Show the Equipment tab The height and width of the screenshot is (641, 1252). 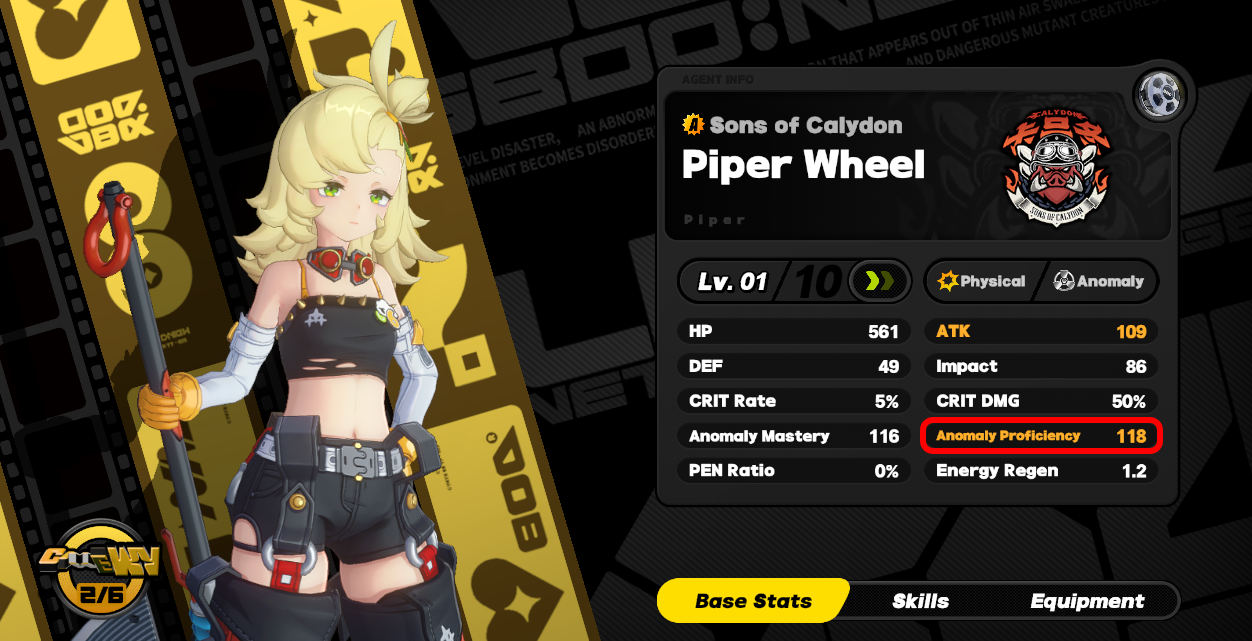[1087, 601]
